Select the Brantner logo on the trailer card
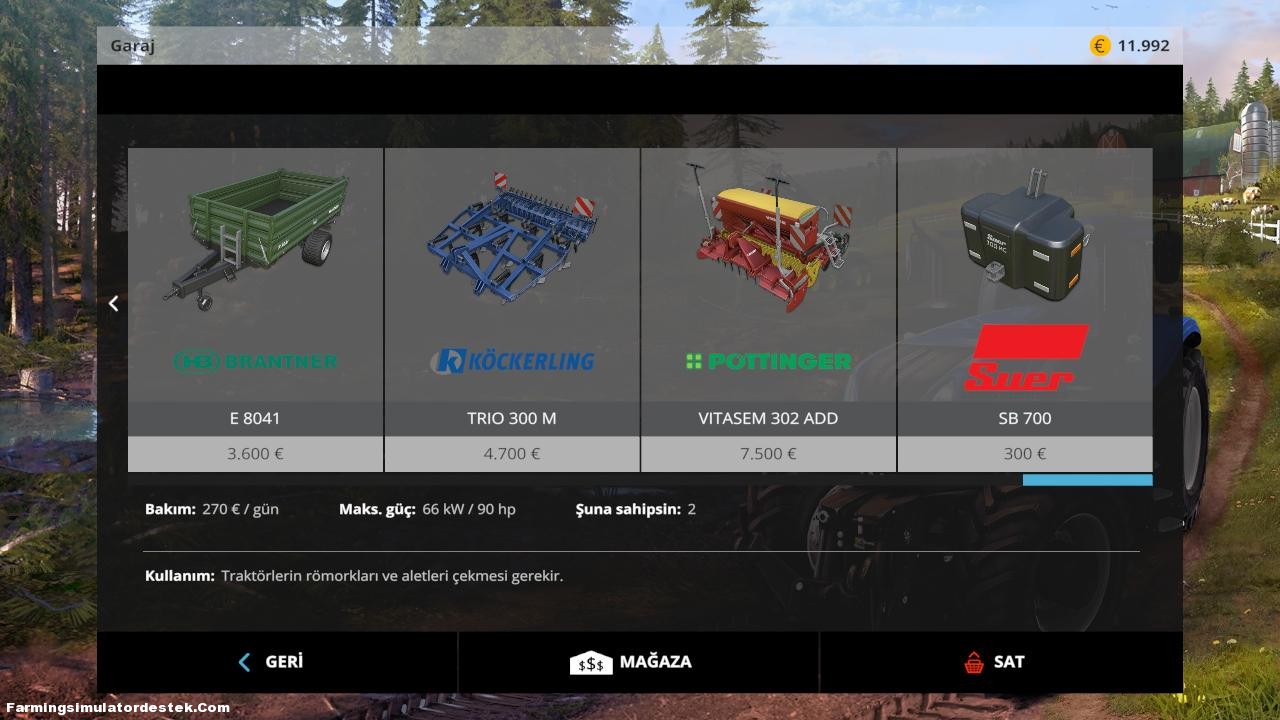Viewport: 1280px width, 720px height. 255,361
